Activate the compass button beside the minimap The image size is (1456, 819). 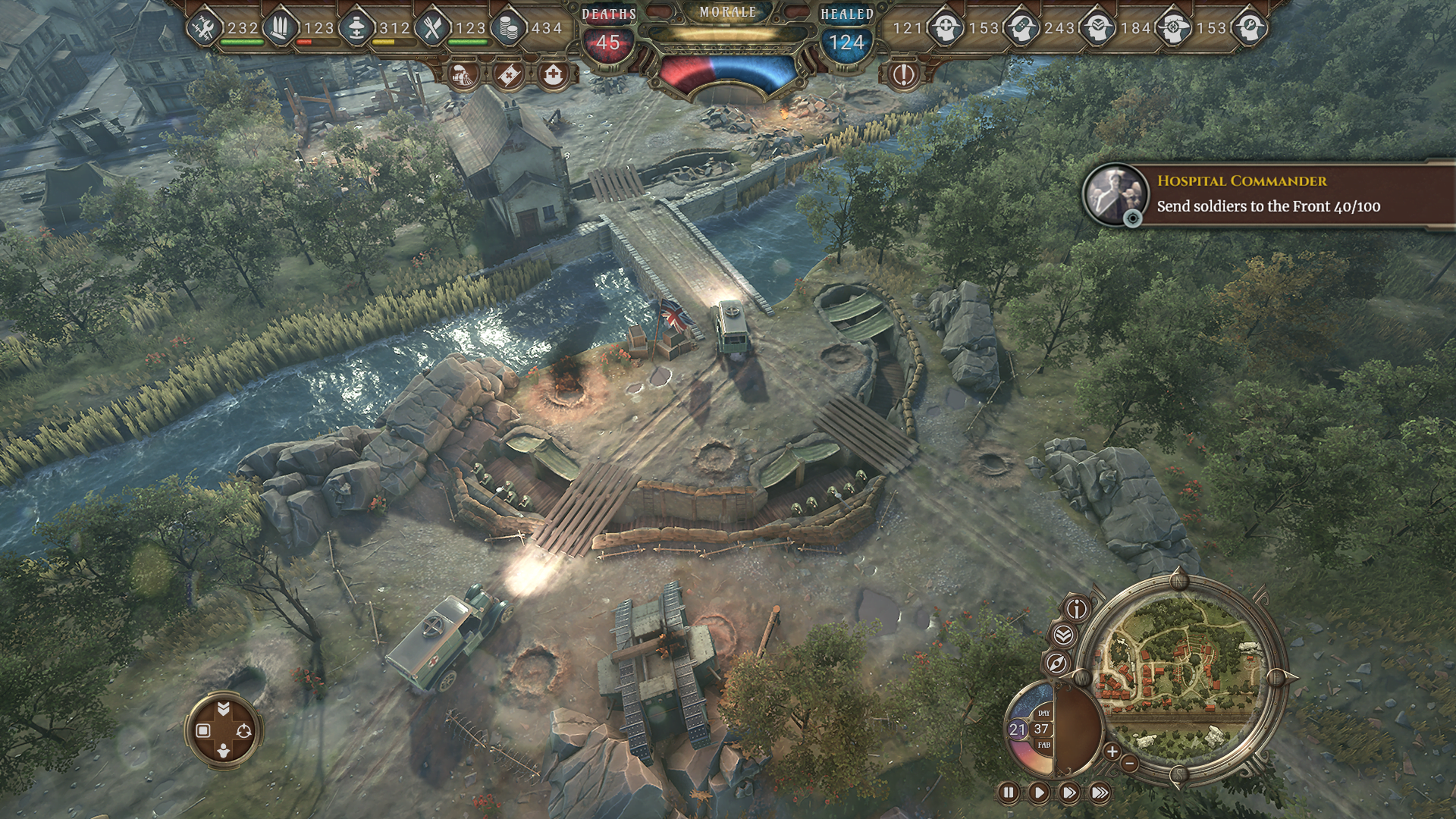(x=1057, y=664)
